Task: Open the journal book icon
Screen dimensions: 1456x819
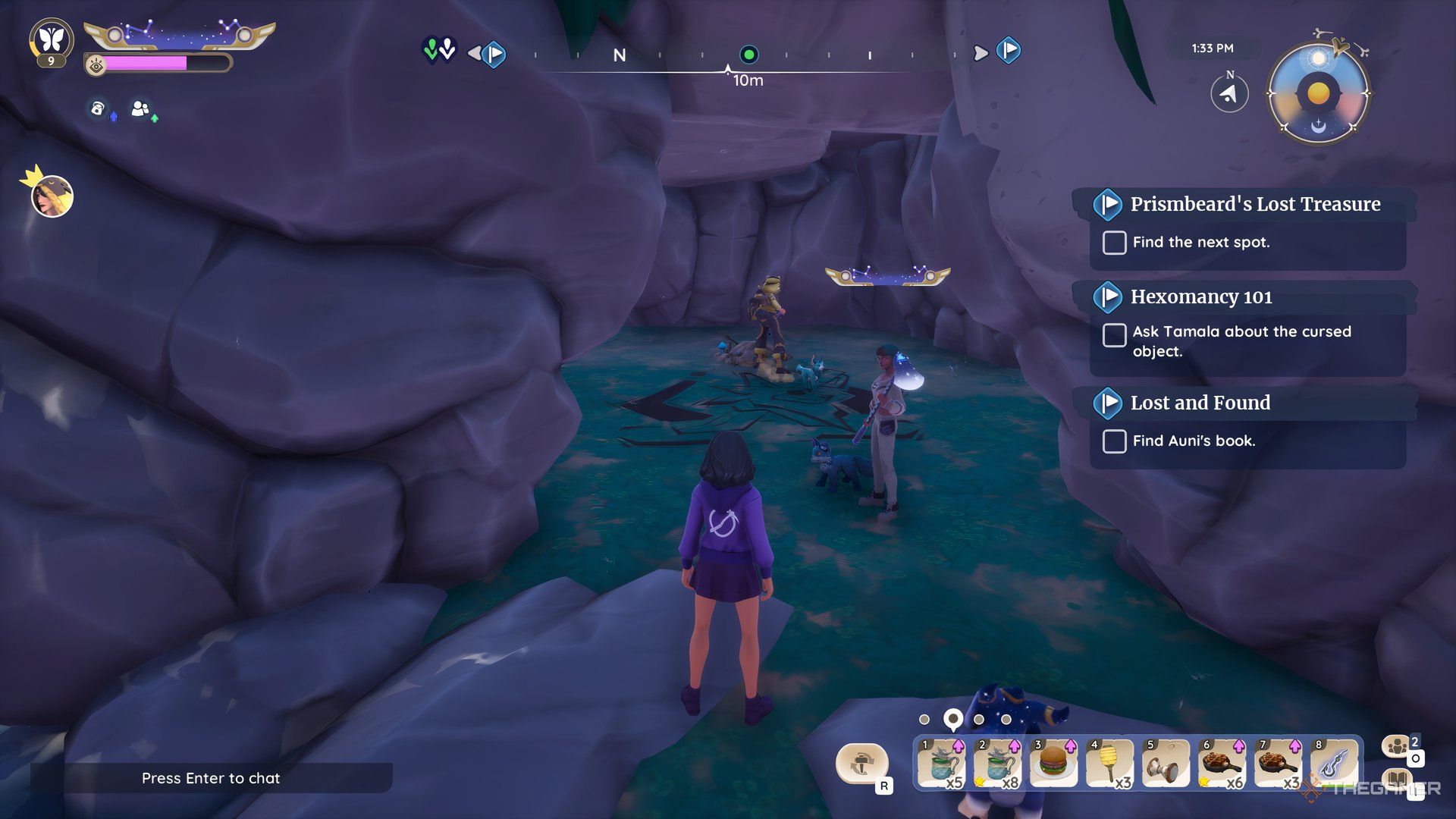Action: pos(1397,781)
